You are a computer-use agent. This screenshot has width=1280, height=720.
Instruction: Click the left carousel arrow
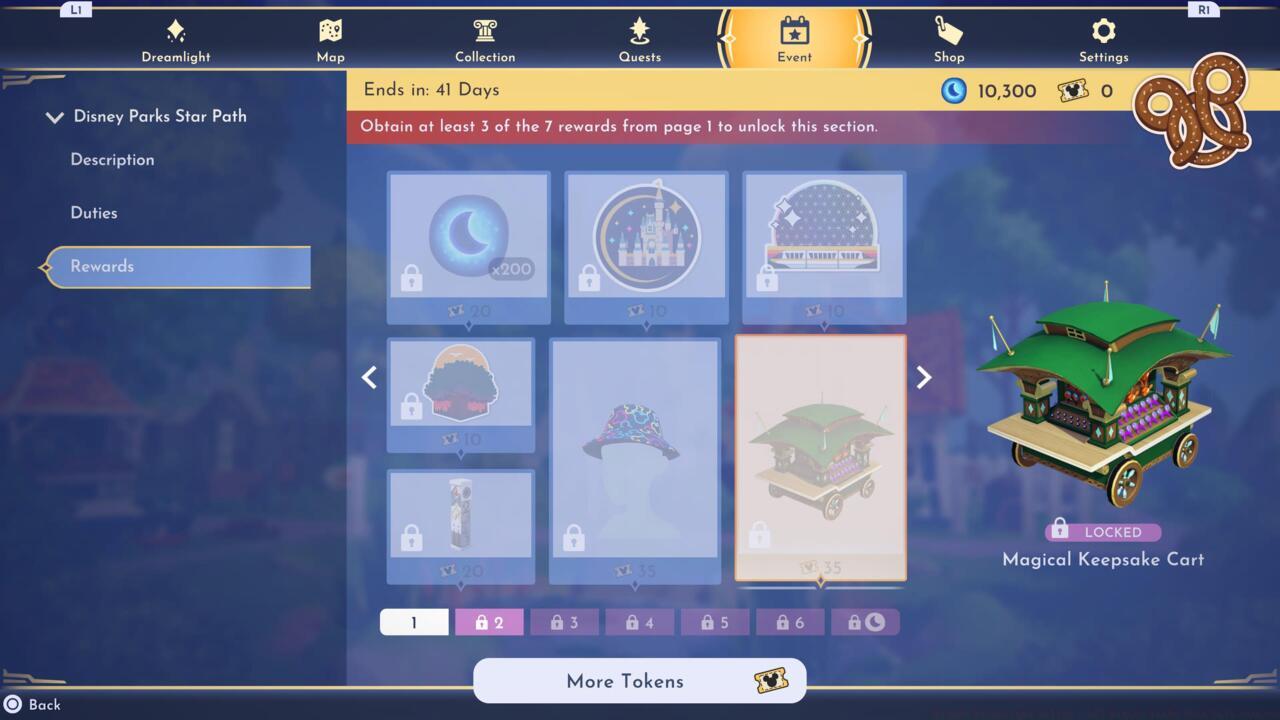(369, 377)
